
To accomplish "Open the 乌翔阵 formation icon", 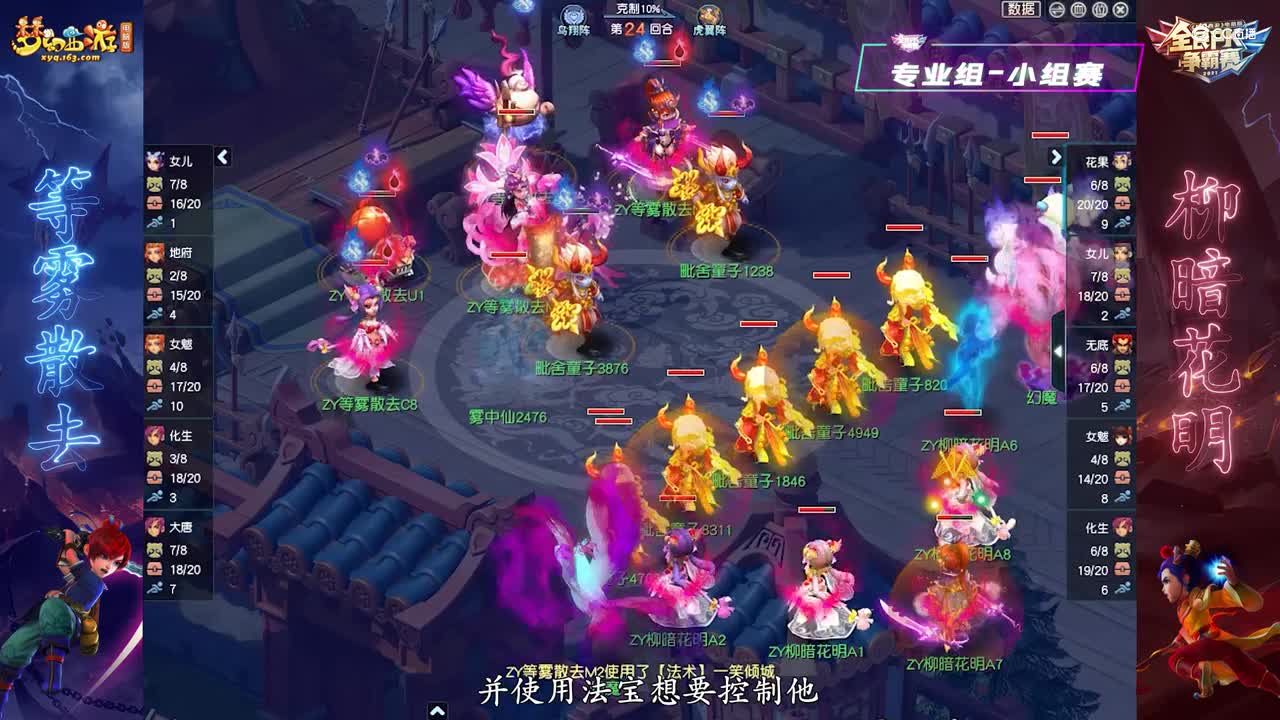I will pyautogui.click(x=571, y=14).
